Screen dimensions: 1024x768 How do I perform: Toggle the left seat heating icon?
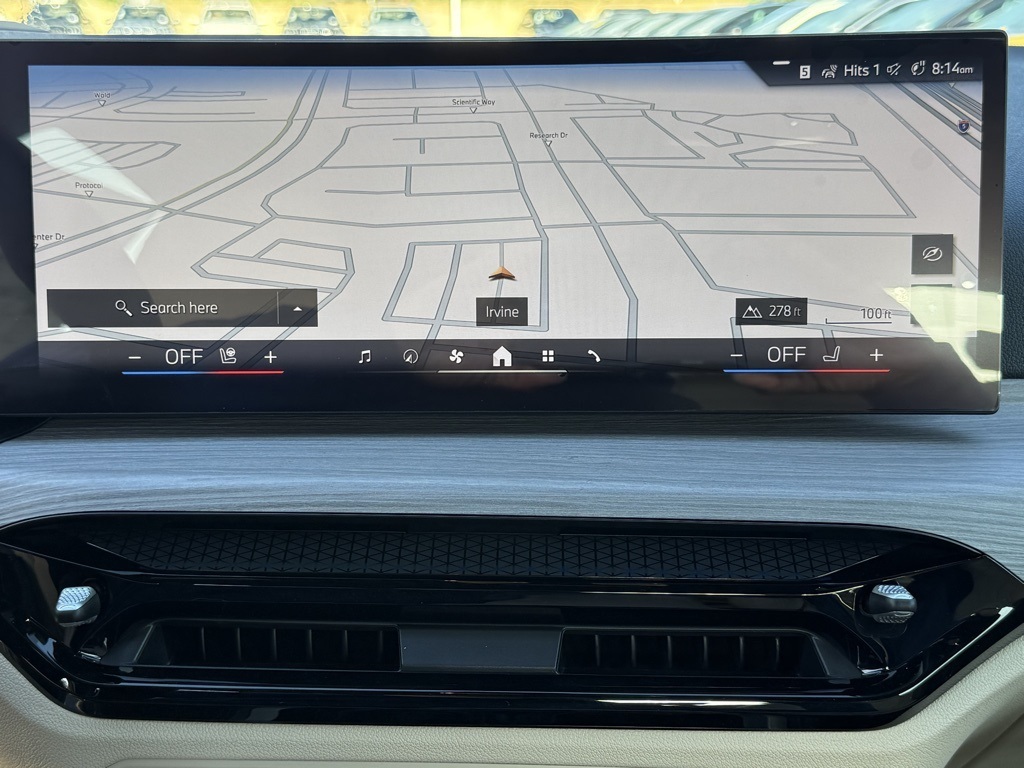(x=228, y=356)
